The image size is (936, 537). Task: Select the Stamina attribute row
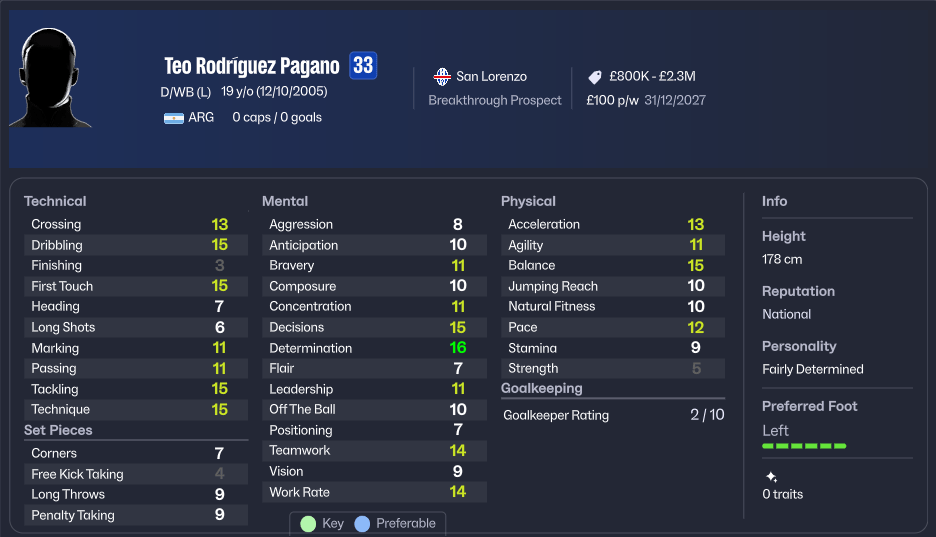[x=612, y=348]
